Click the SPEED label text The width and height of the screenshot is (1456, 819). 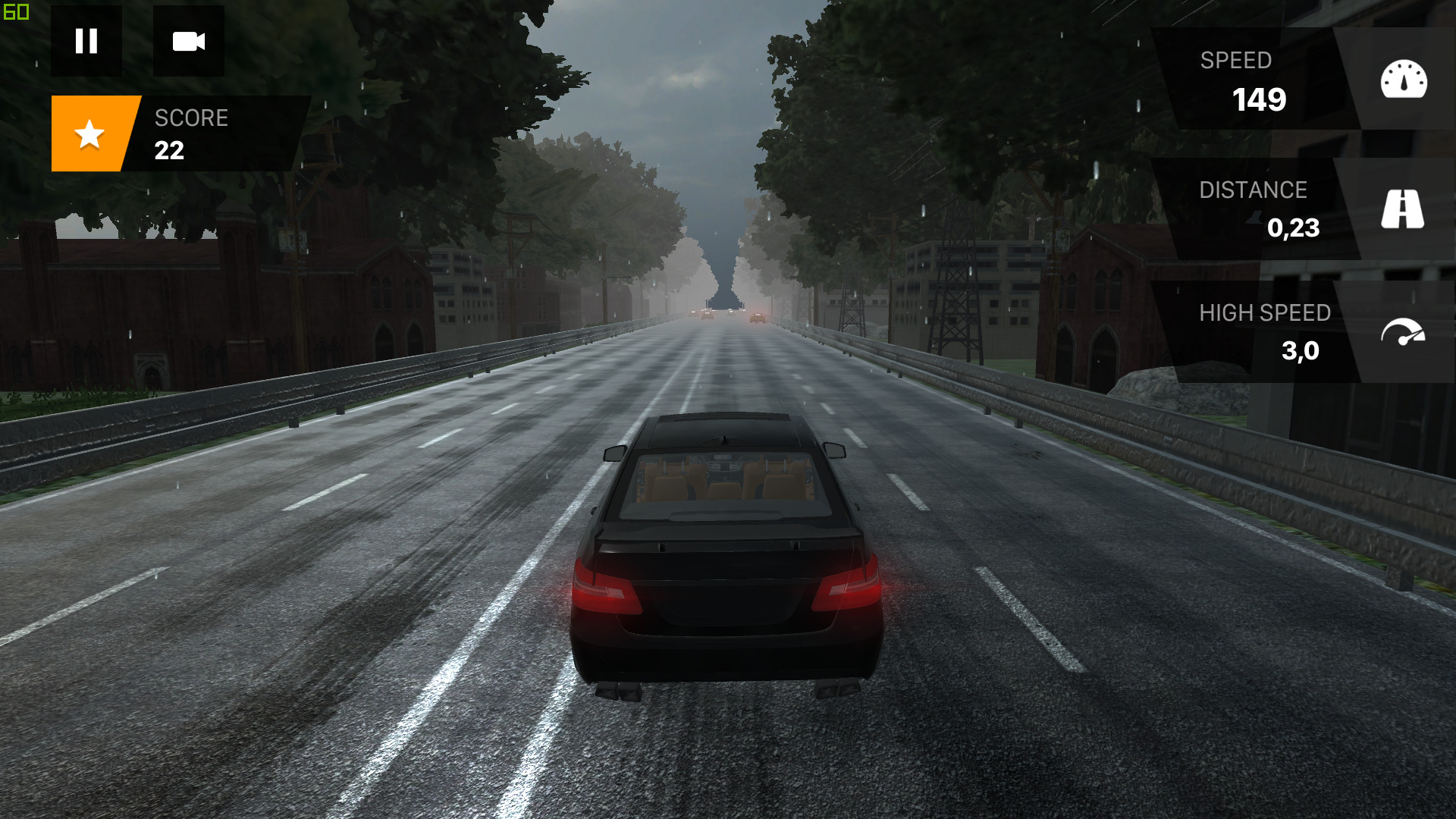1236,61
